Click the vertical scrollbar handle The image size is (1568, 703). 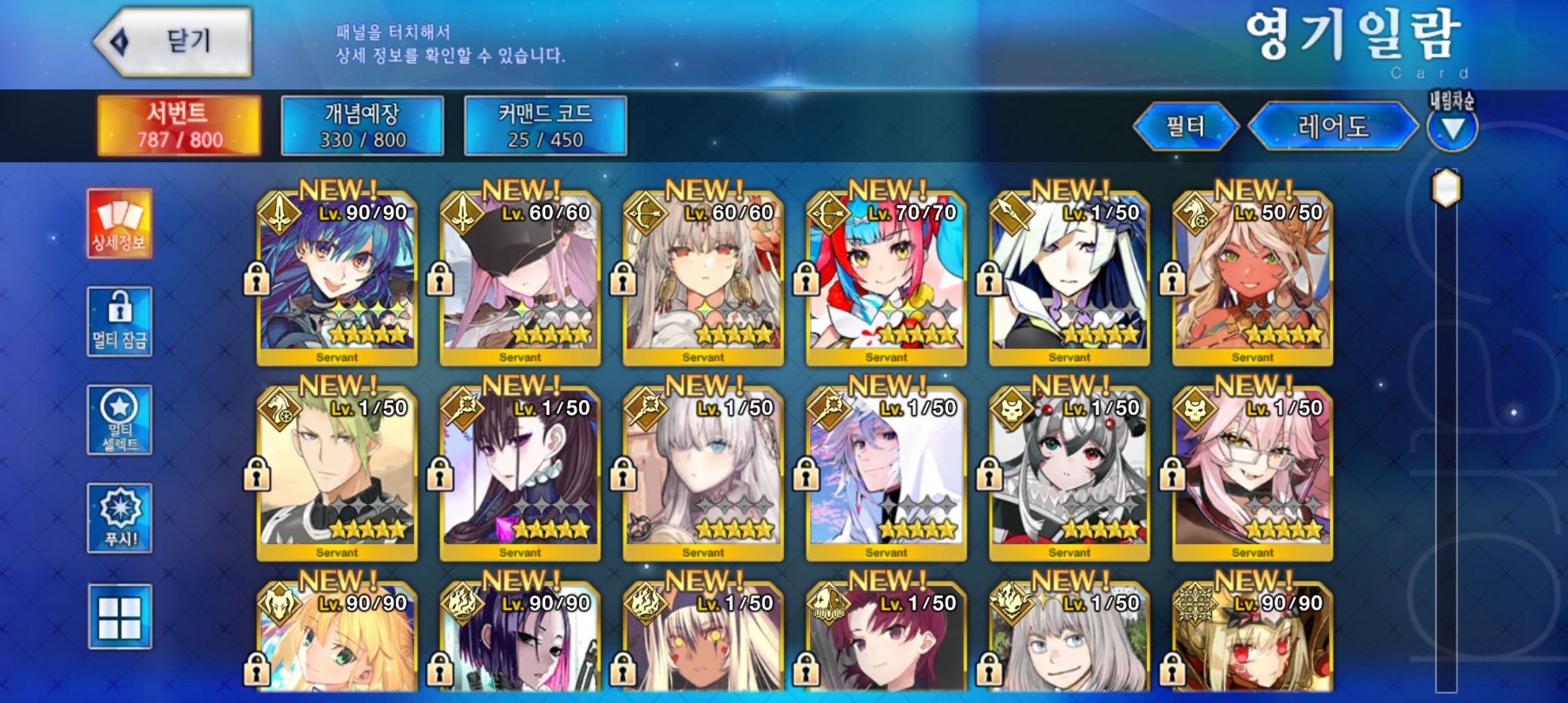pos(1446,188)
